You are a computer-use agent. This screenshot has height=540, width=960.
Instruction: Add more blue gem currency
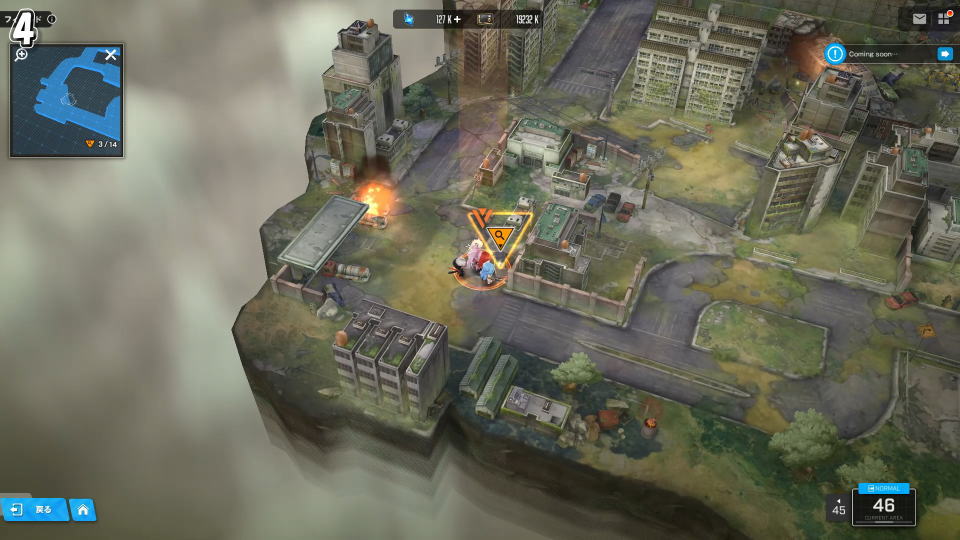click(x=458, y=19)
